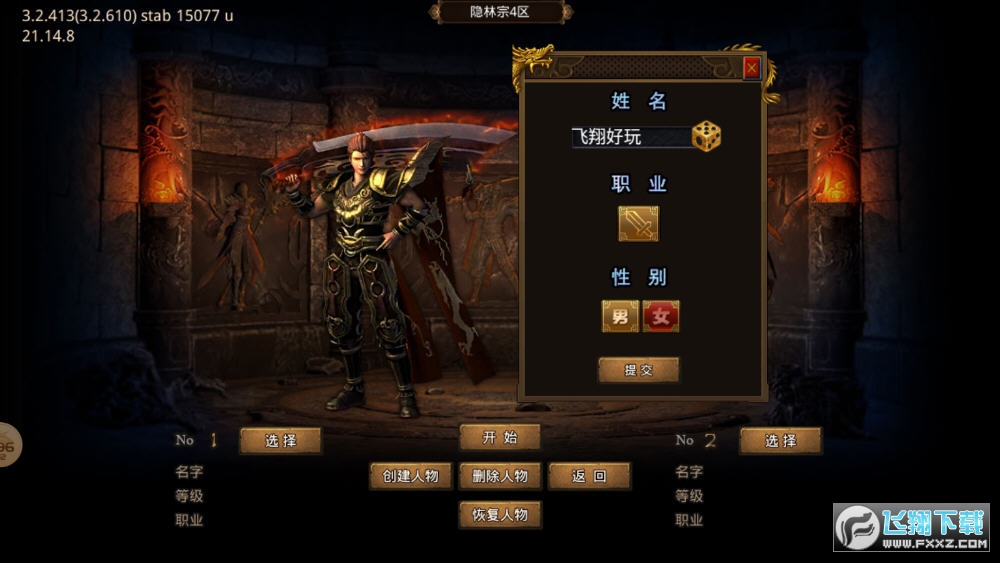
Task: Delete character via 删除人物
Action: click(x=500, y=476)
